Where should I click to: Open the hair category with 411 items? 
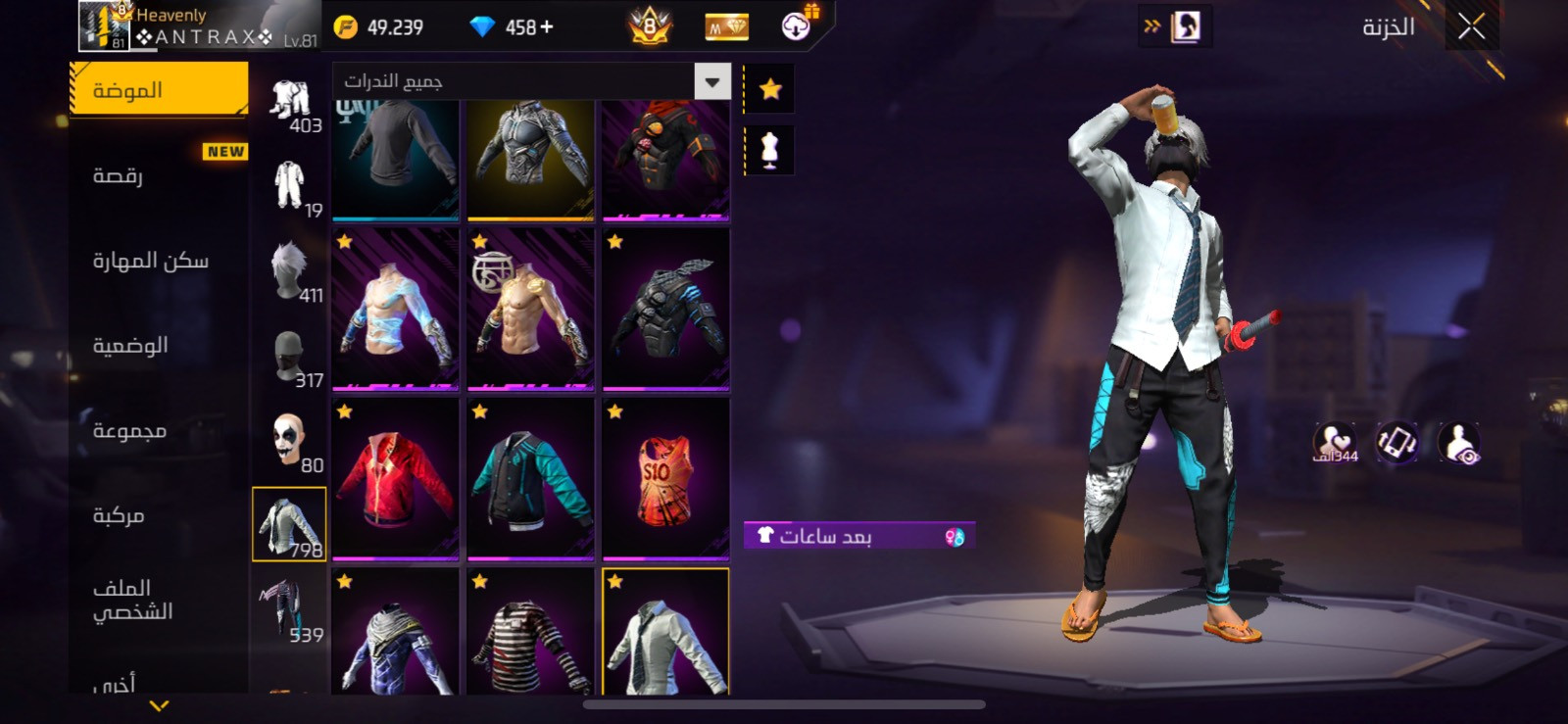click(291, 272)
